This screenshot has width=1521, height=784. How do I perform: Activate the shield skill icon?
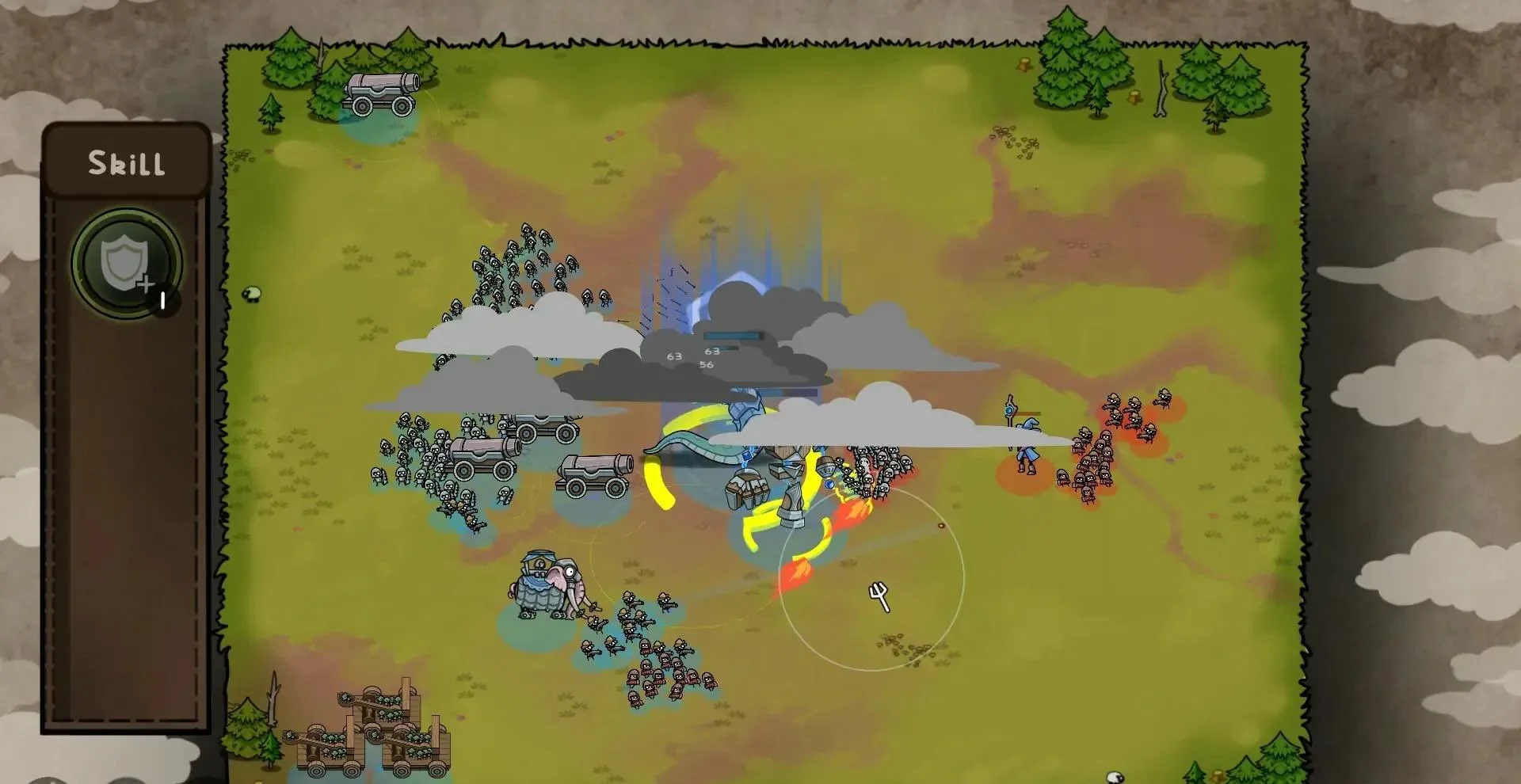click(126, 264)
